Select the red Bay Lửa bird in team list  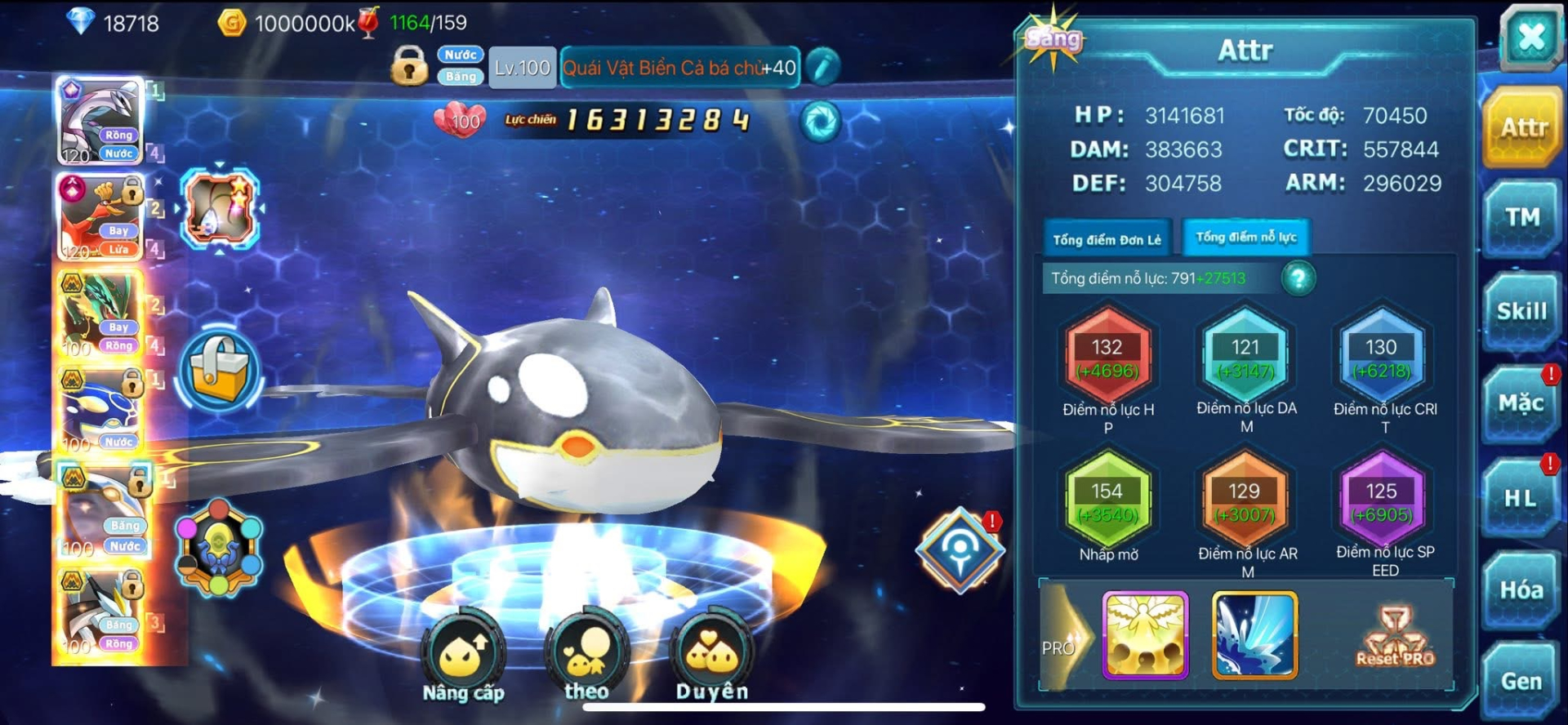tap(100, 217)
